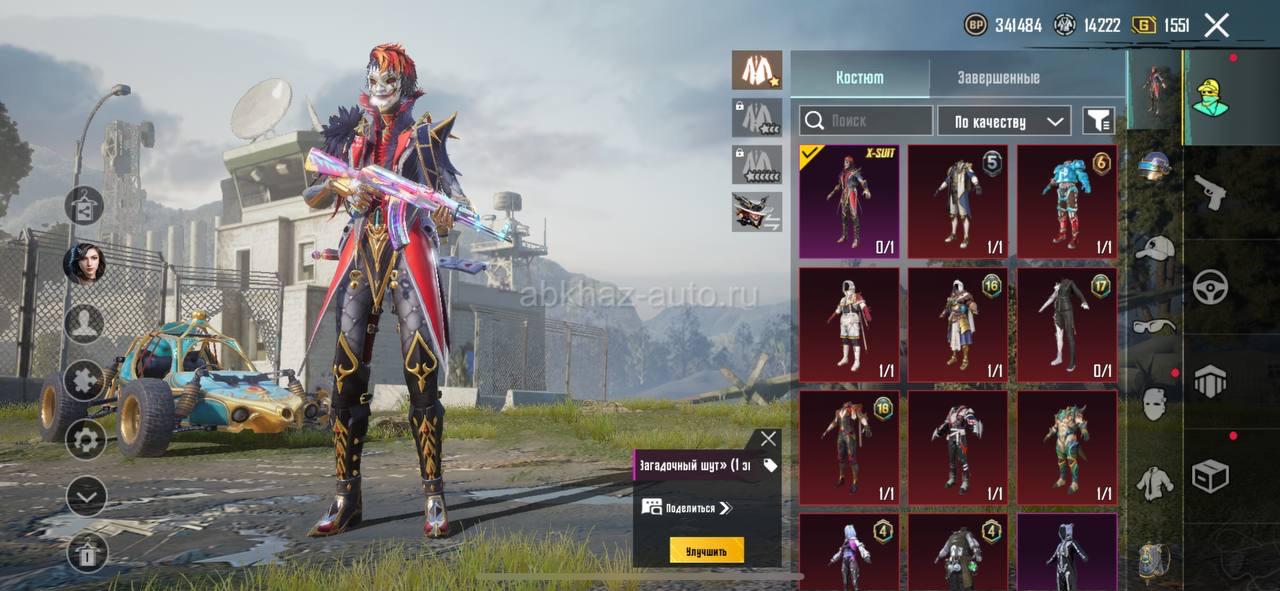This screenshot has height=591, width=1280.
Task: Open the filter funnel button
Action: click(x=1098, y=121)
